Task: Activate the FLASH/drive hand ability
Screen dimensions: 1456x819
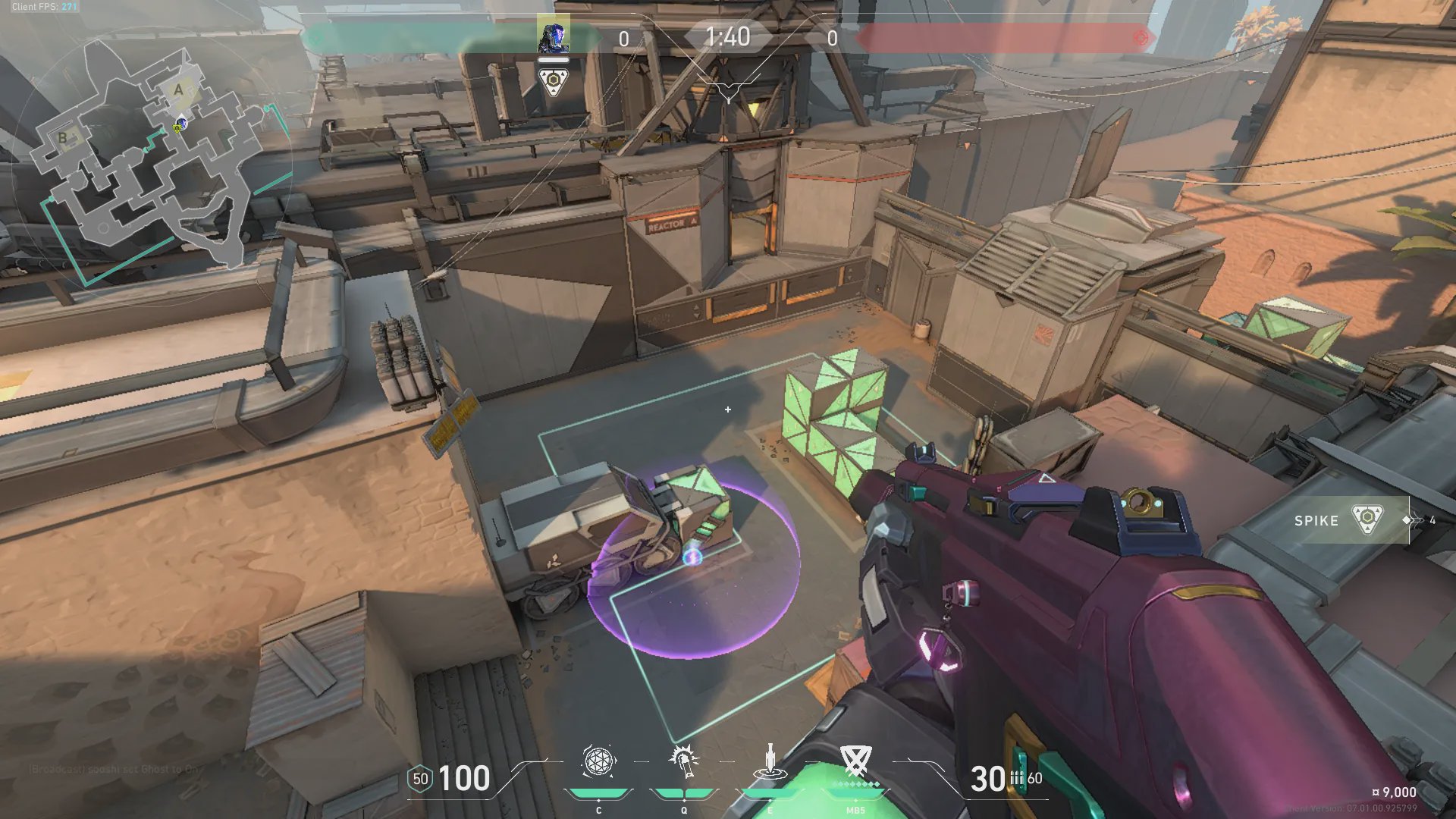Action: click(x=684, y=761)
